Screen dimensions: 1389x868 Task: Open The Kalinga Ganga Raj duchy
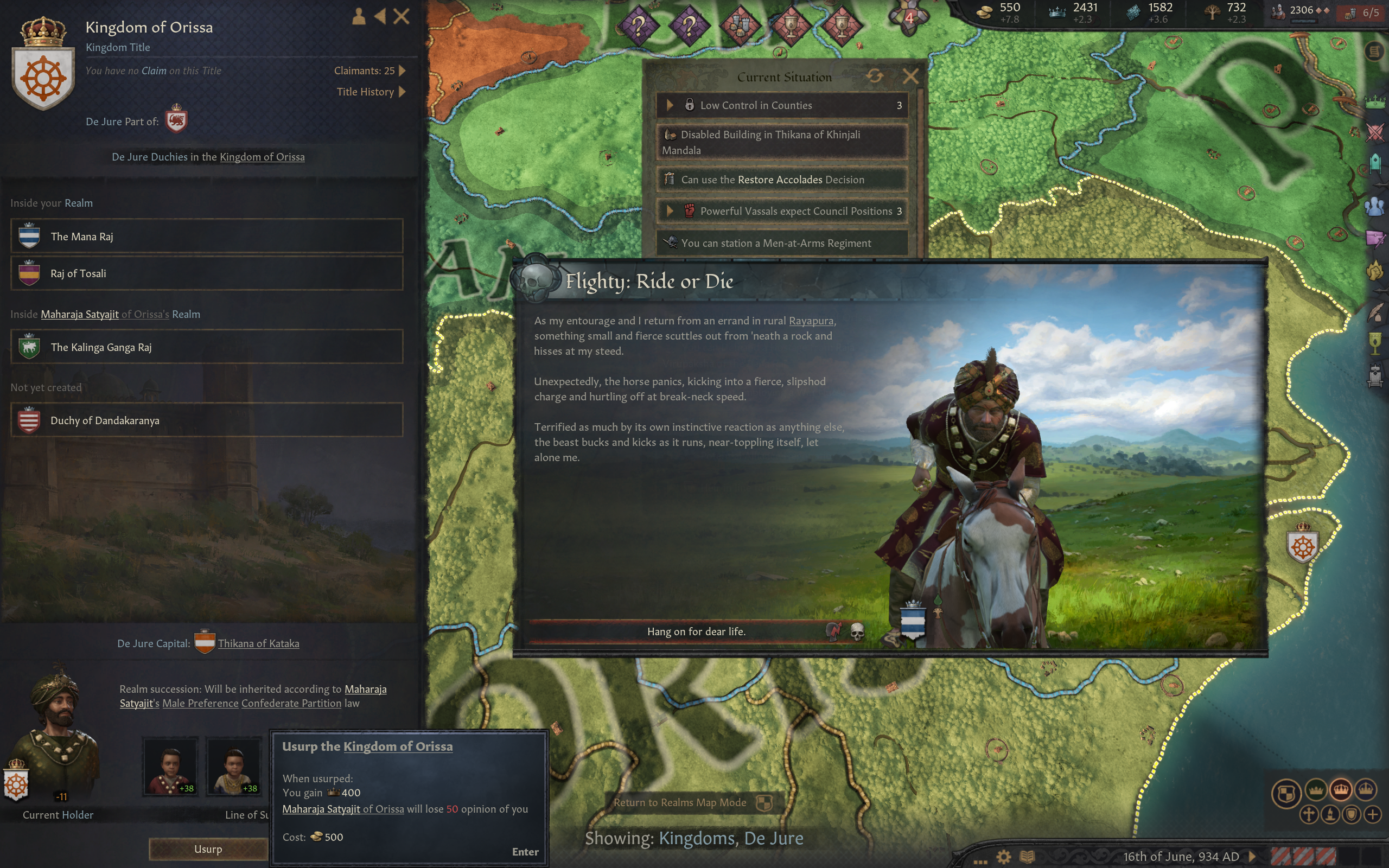click(x=207, y=347)
